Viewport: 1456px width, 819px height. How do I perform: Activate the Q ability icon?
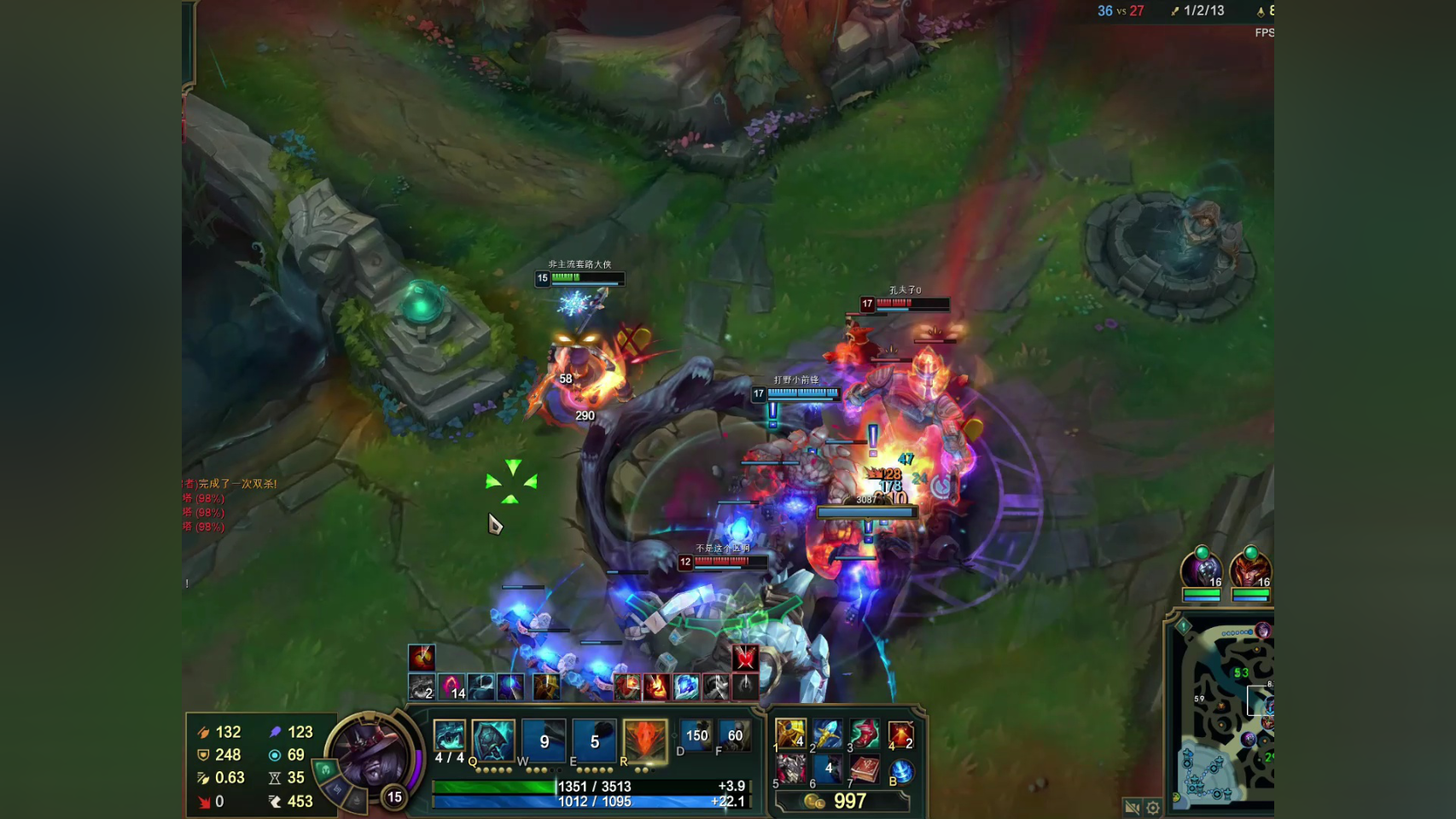[x=494, y=739]
